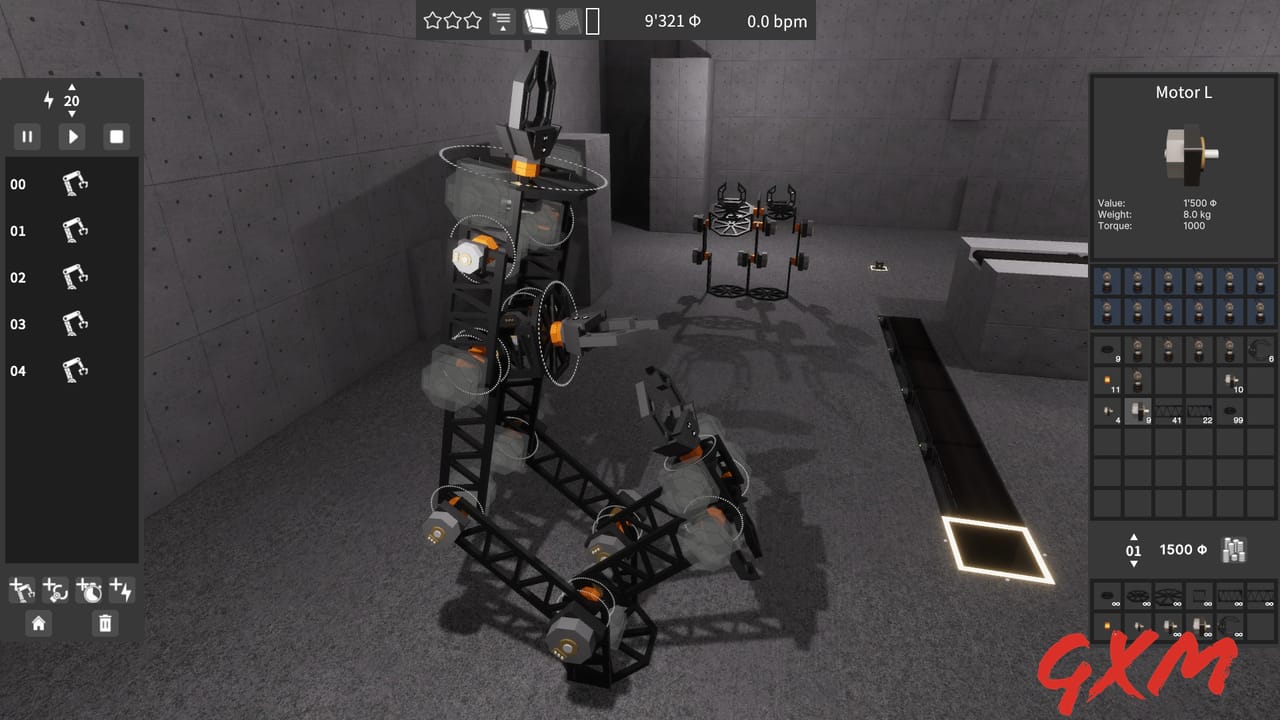Play the simulation
The image size is (1280, 720).
pyautogui.click(x=71, y=136)
